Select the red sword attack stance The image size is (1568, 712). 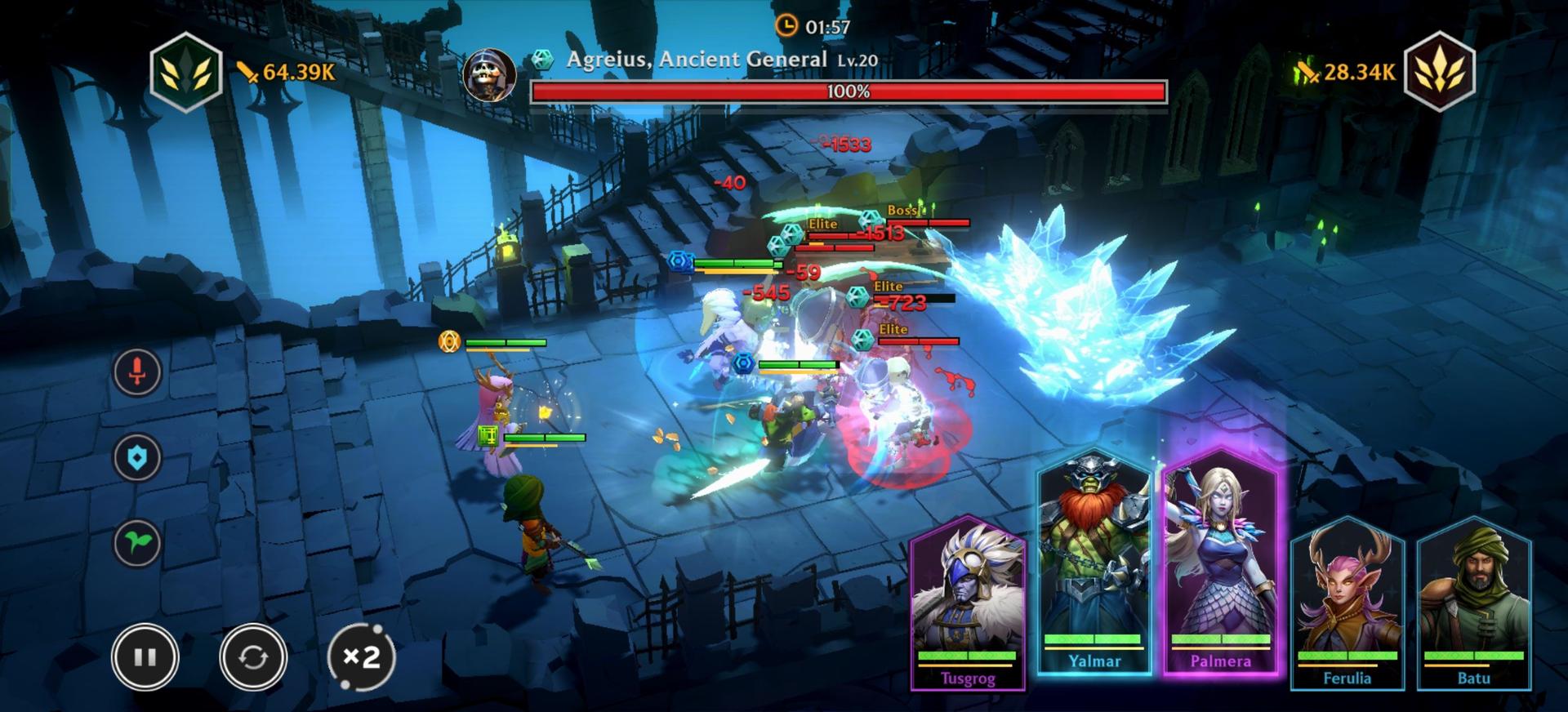point(137,372)
